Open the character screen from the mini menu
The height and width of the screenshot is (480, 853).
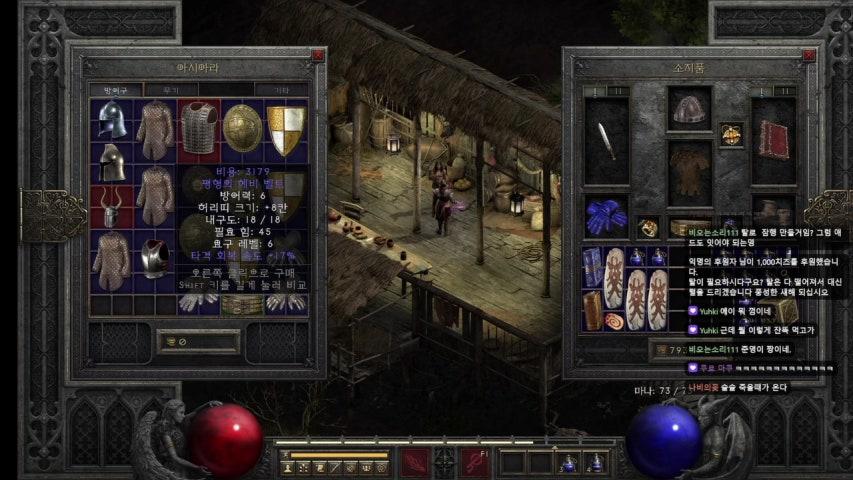point(288,467)
